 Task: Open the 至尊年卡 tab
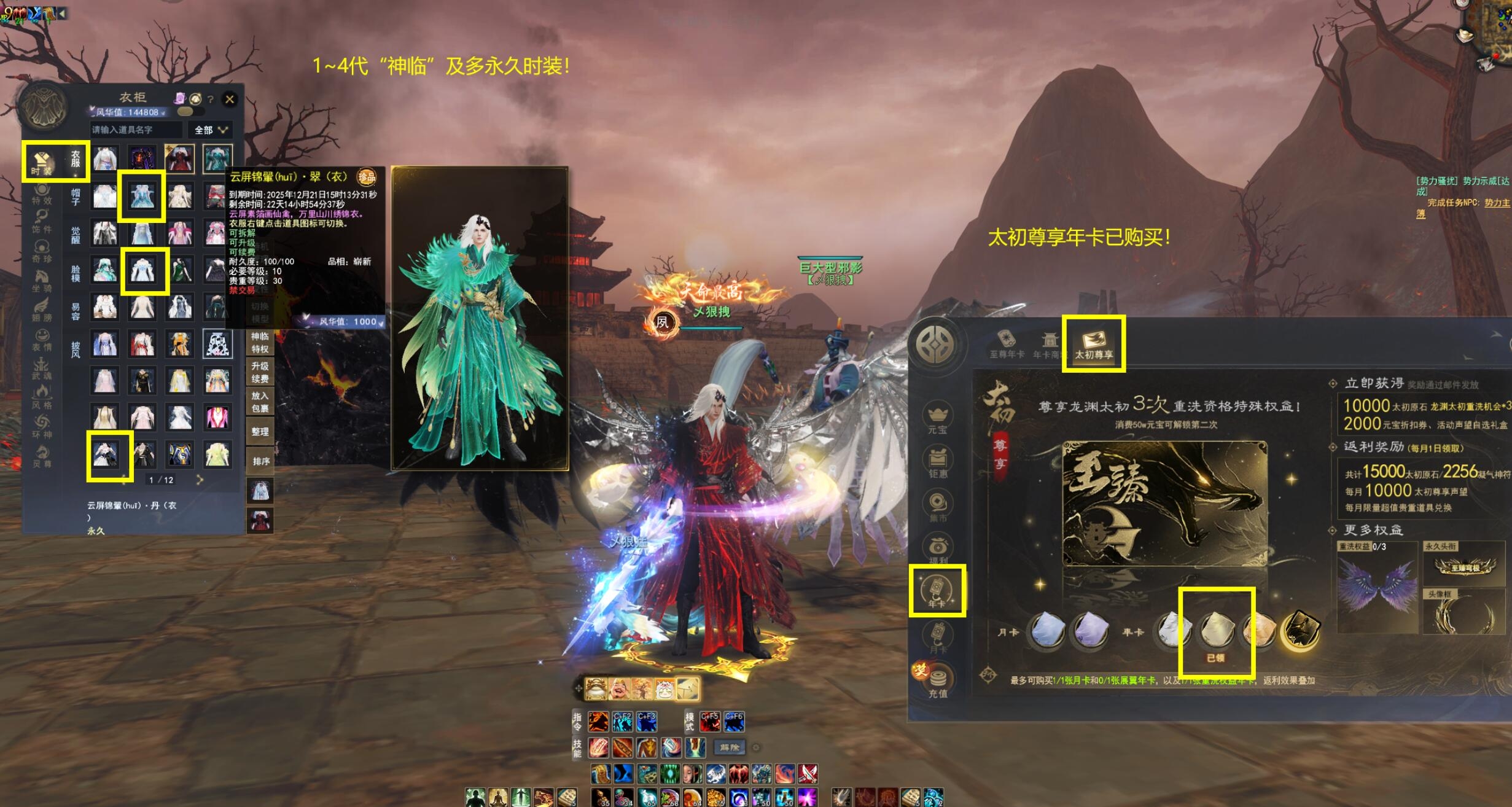pyautogui.click(x=1007, y=344)
